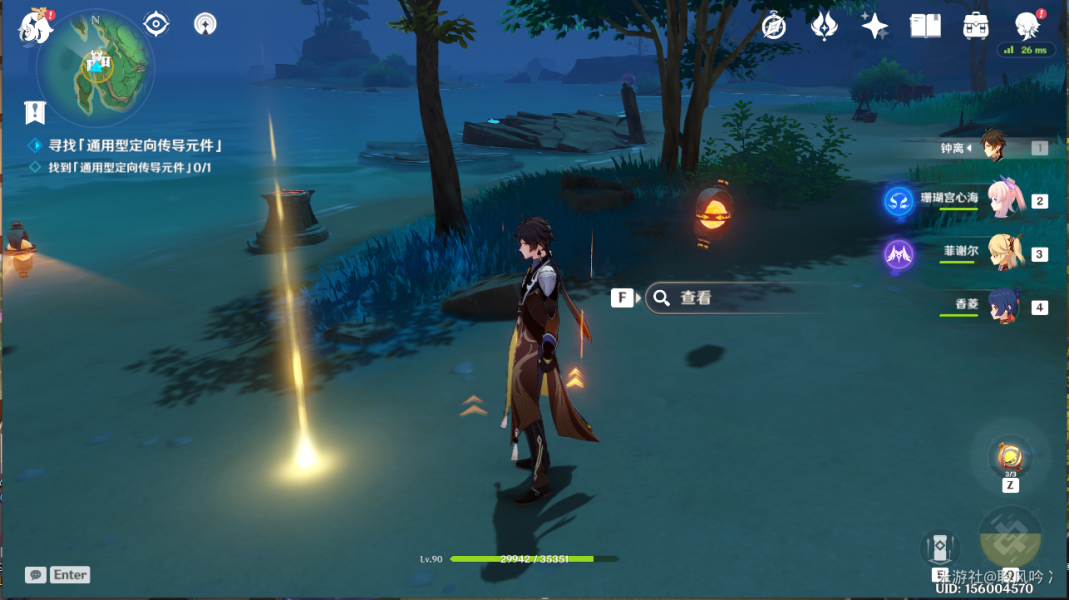
Task: Open the compass events icon
Action: point(773,26)
